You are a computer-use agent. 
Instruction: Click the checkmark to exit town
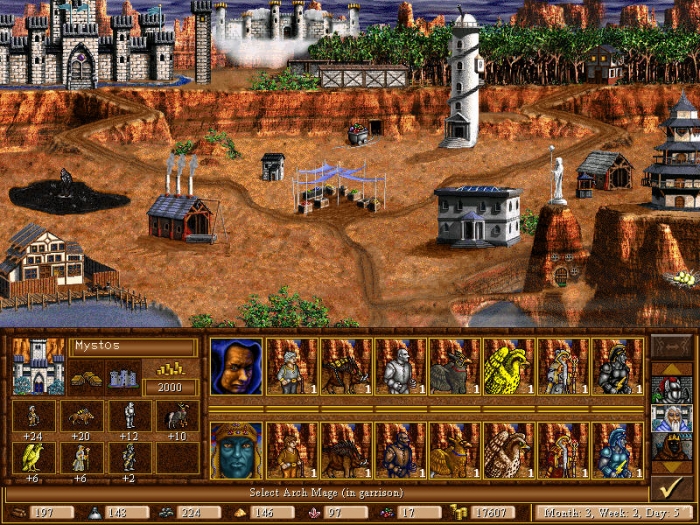(x=668, y=488)
